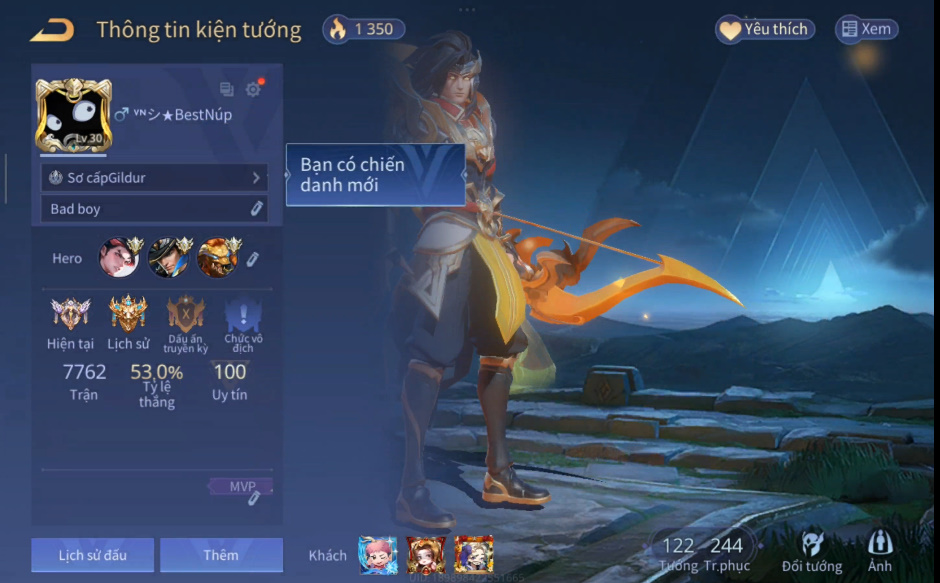Click the copy icon beside the settings gear
940x583 pixels.
(227, 89)
